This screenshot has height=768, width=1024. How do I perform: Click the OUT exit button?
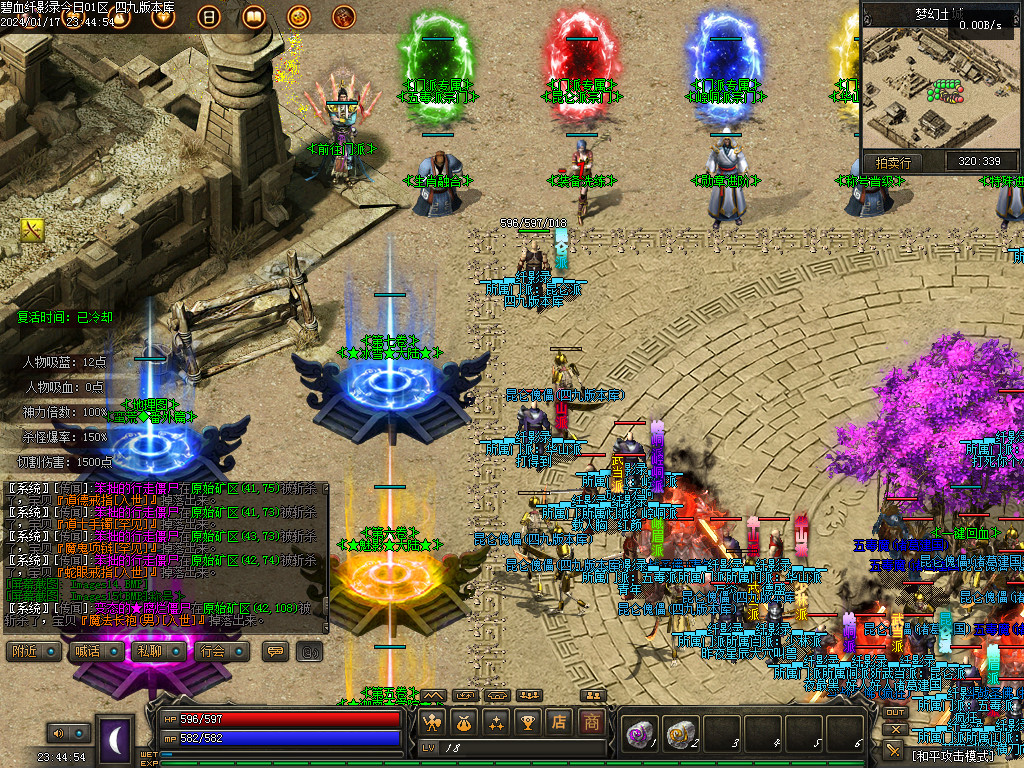(895, 712)
